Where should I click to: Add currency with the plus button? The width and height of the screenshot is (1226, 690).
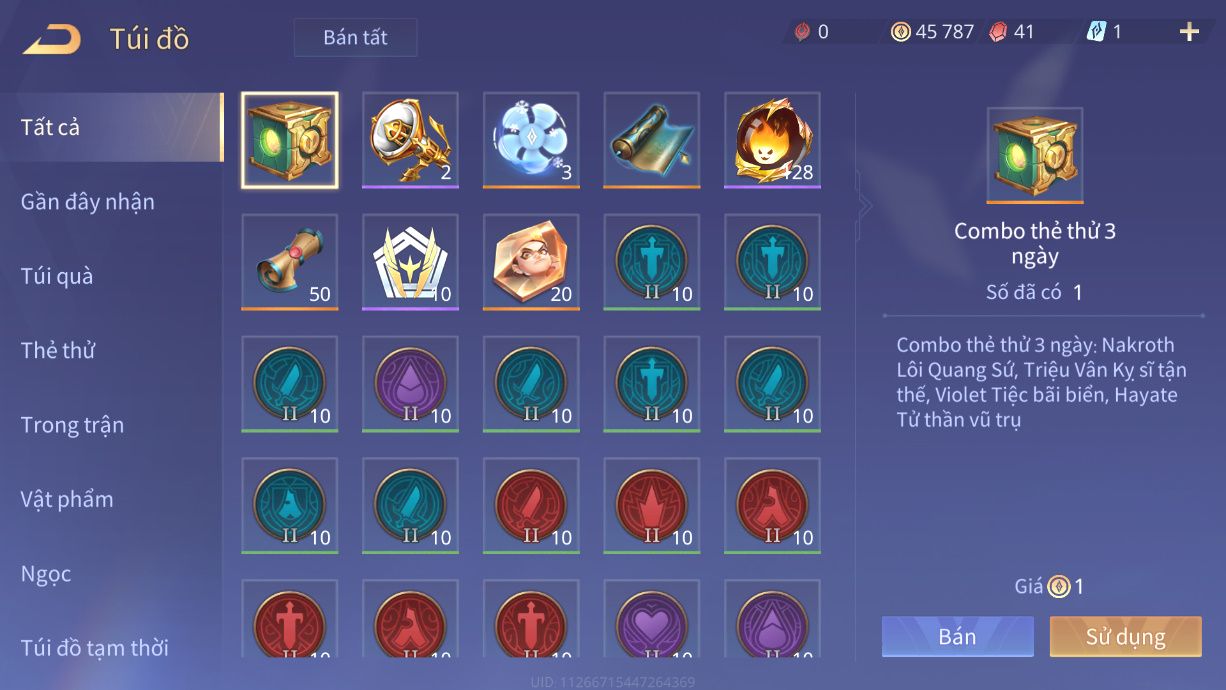pyautogui.click(x=1189, y=32)
